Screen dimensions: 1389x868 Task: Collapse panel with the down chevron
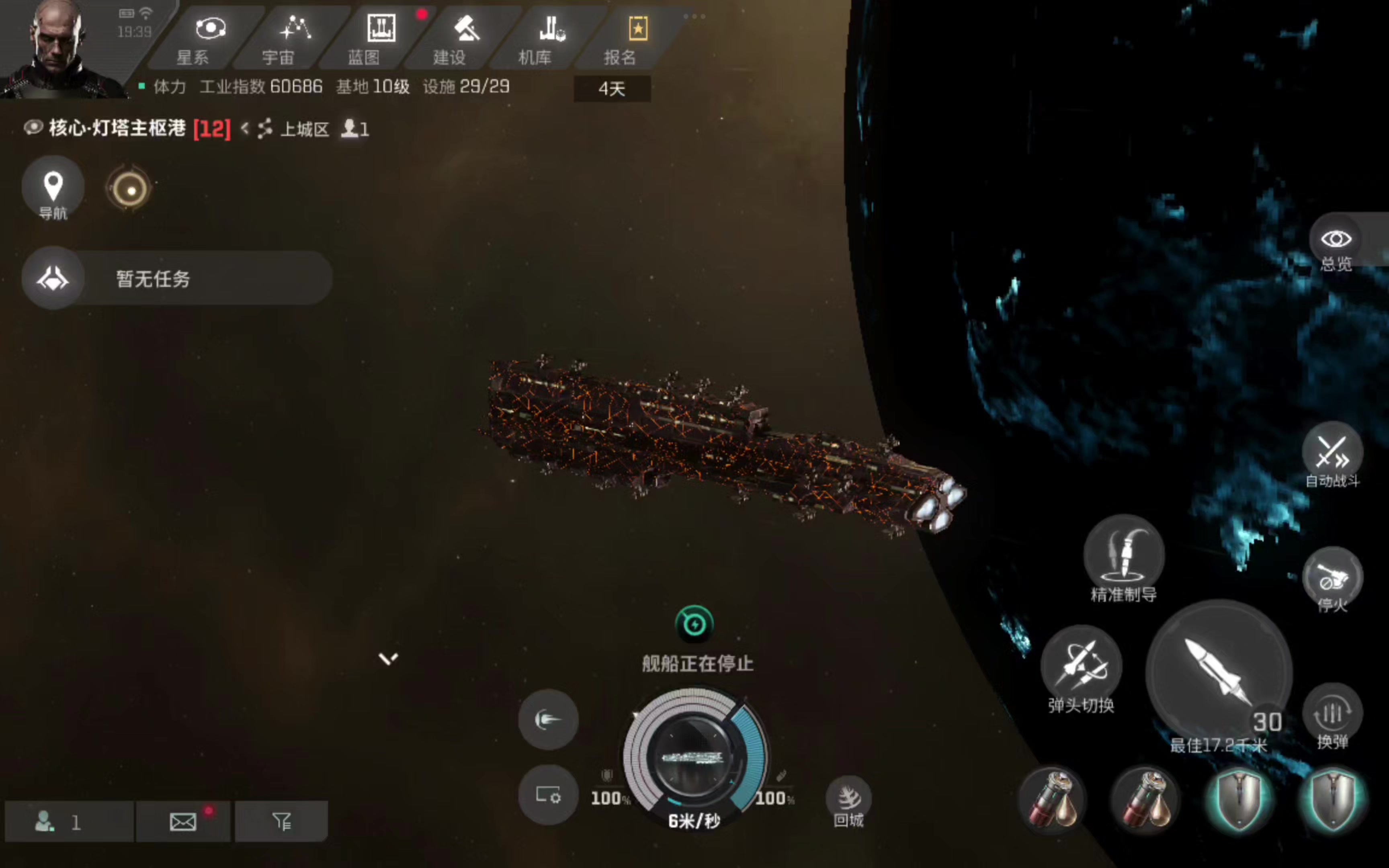[388, 659]
